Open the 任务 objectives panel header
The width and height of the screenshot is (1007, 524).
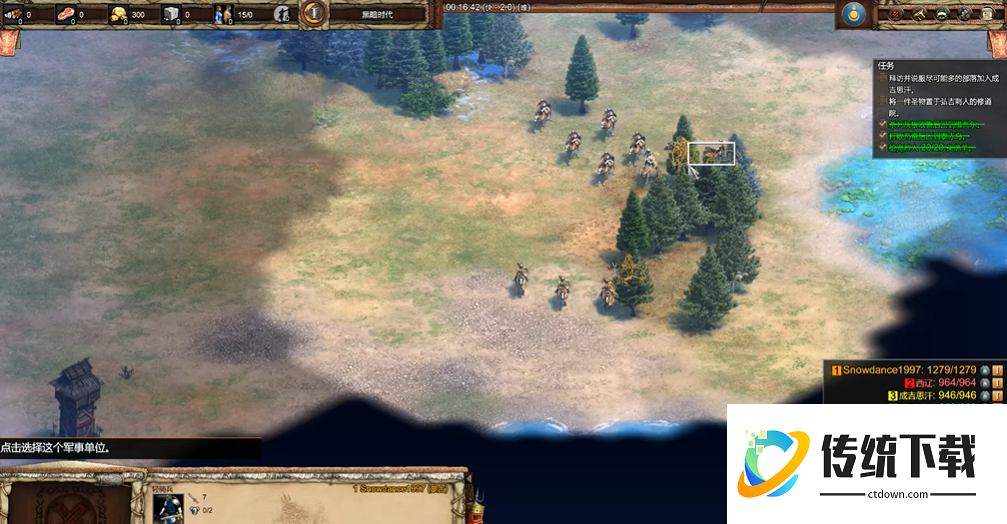tap(884, 64)
